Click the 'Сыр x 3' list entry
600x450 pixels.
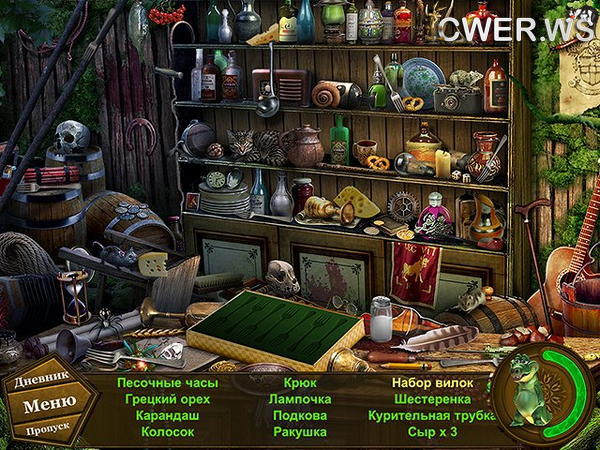431,432
